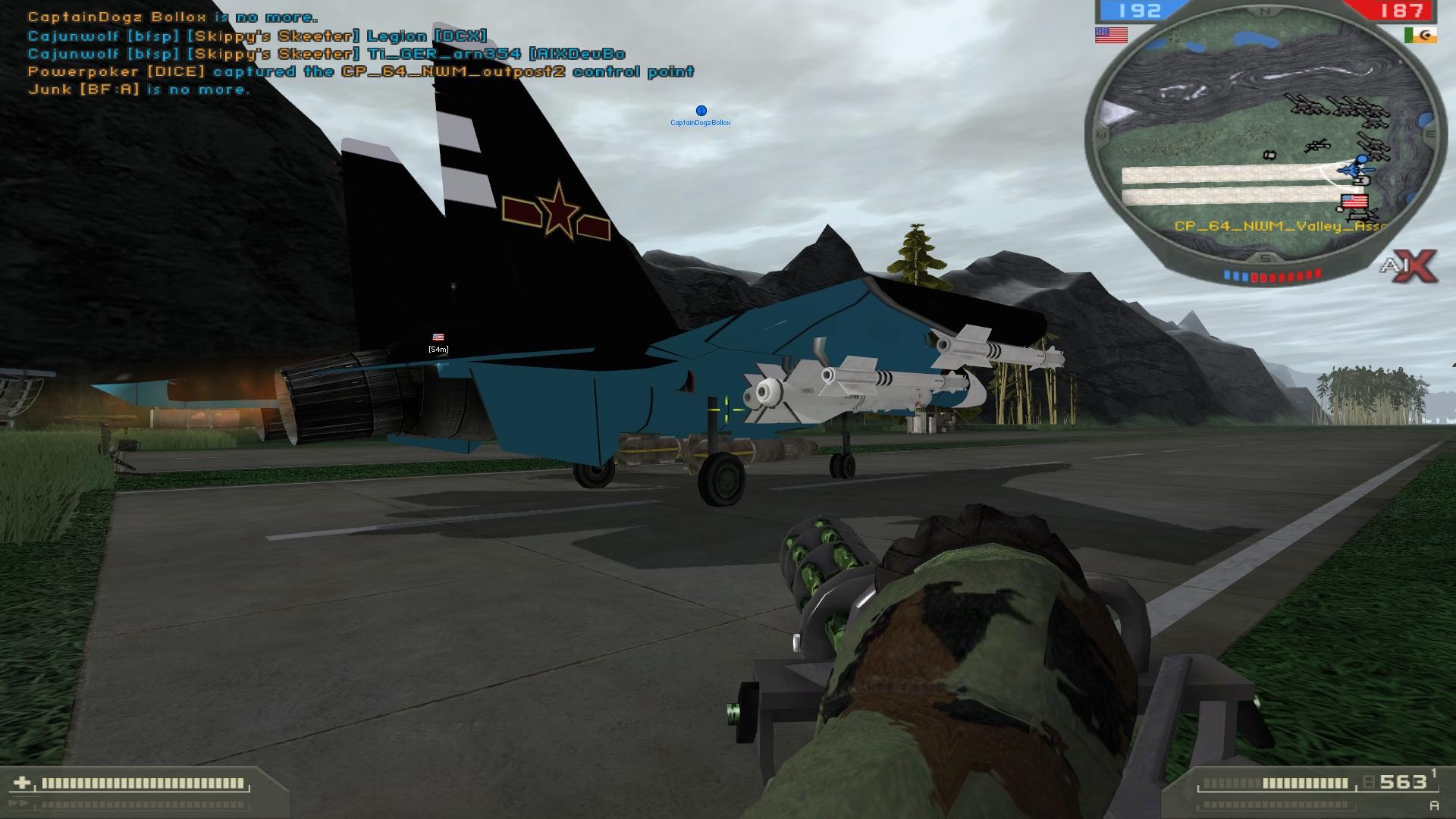Select the red team score 187

[1401, 10]
